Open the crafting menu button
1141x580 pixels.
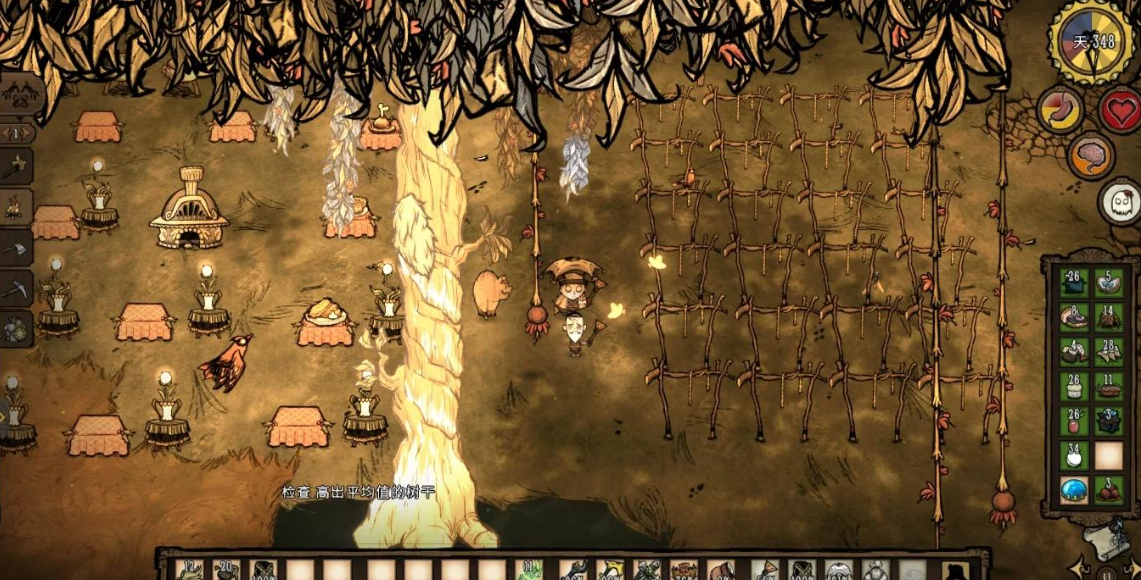pos(14,93)
